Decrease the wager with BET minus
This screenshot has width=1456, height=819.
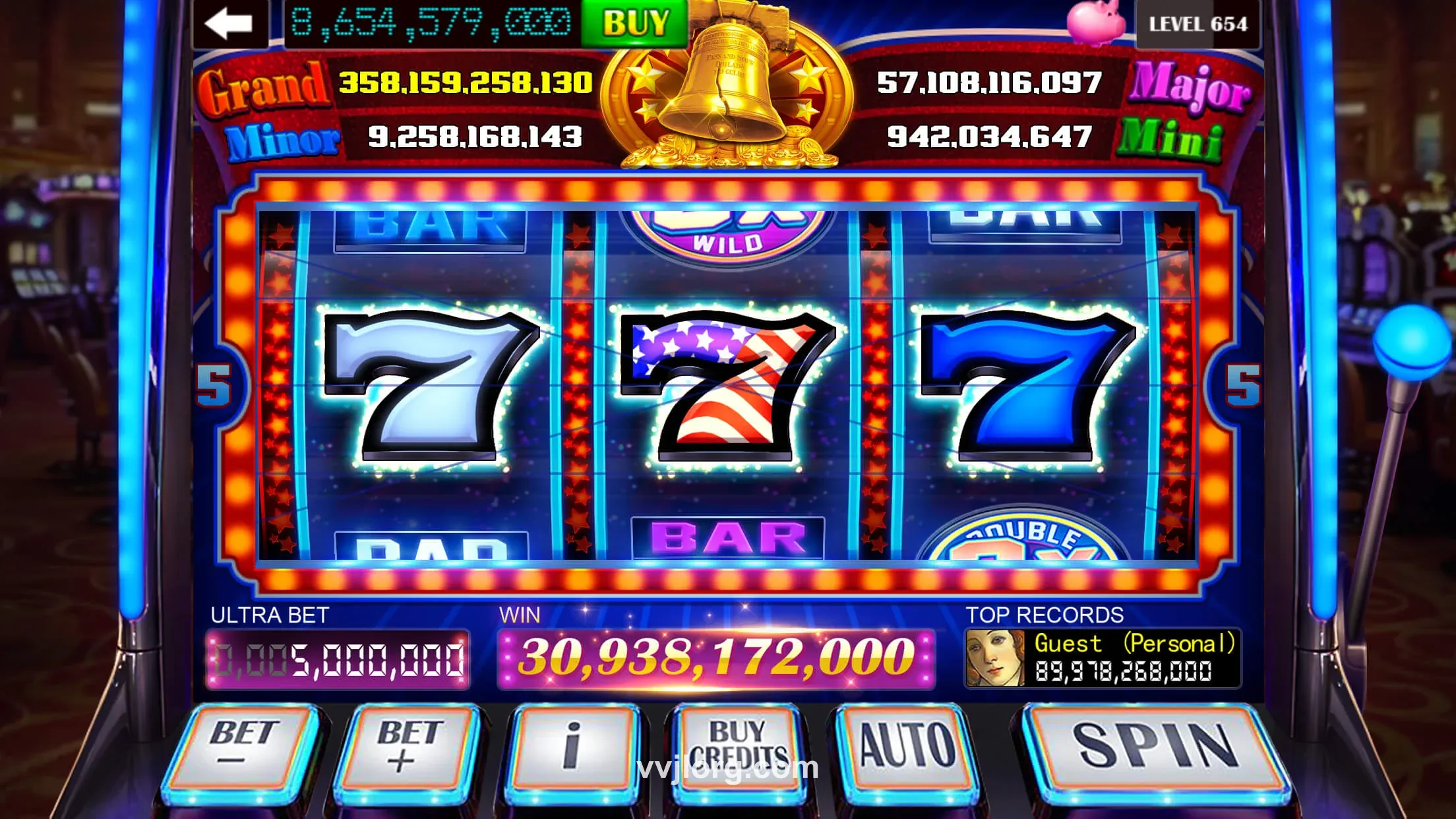[x=243, y=746]
